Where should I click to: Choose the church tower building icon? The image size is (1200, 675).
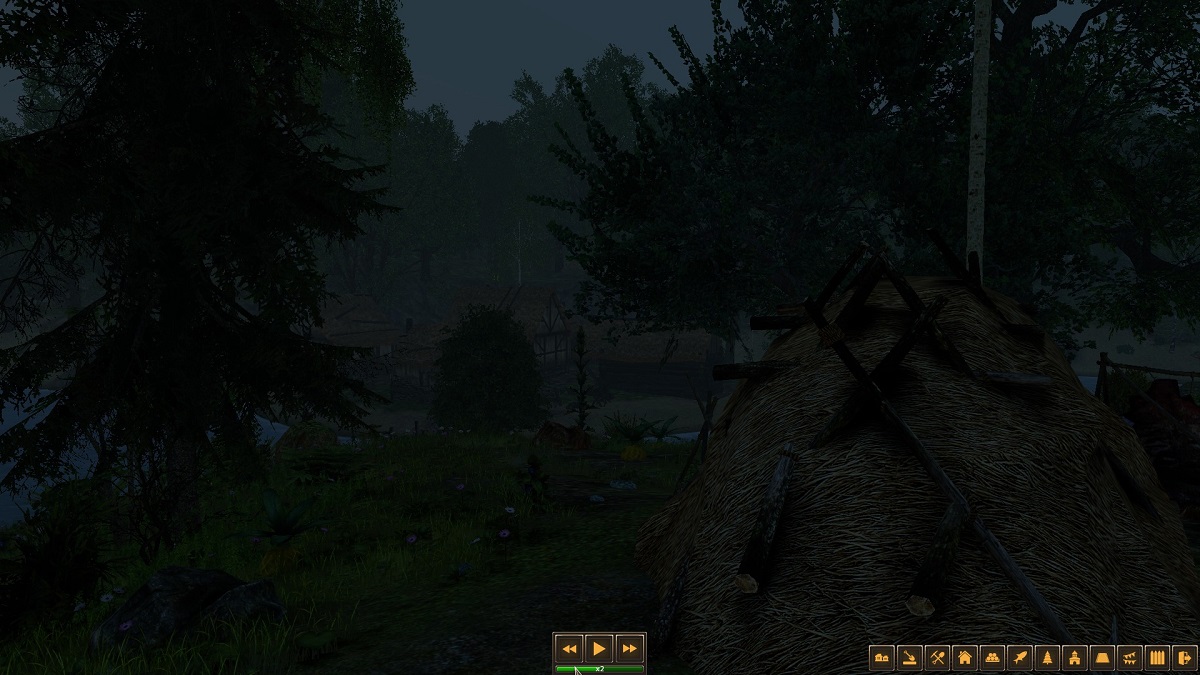click(1075, 658)
